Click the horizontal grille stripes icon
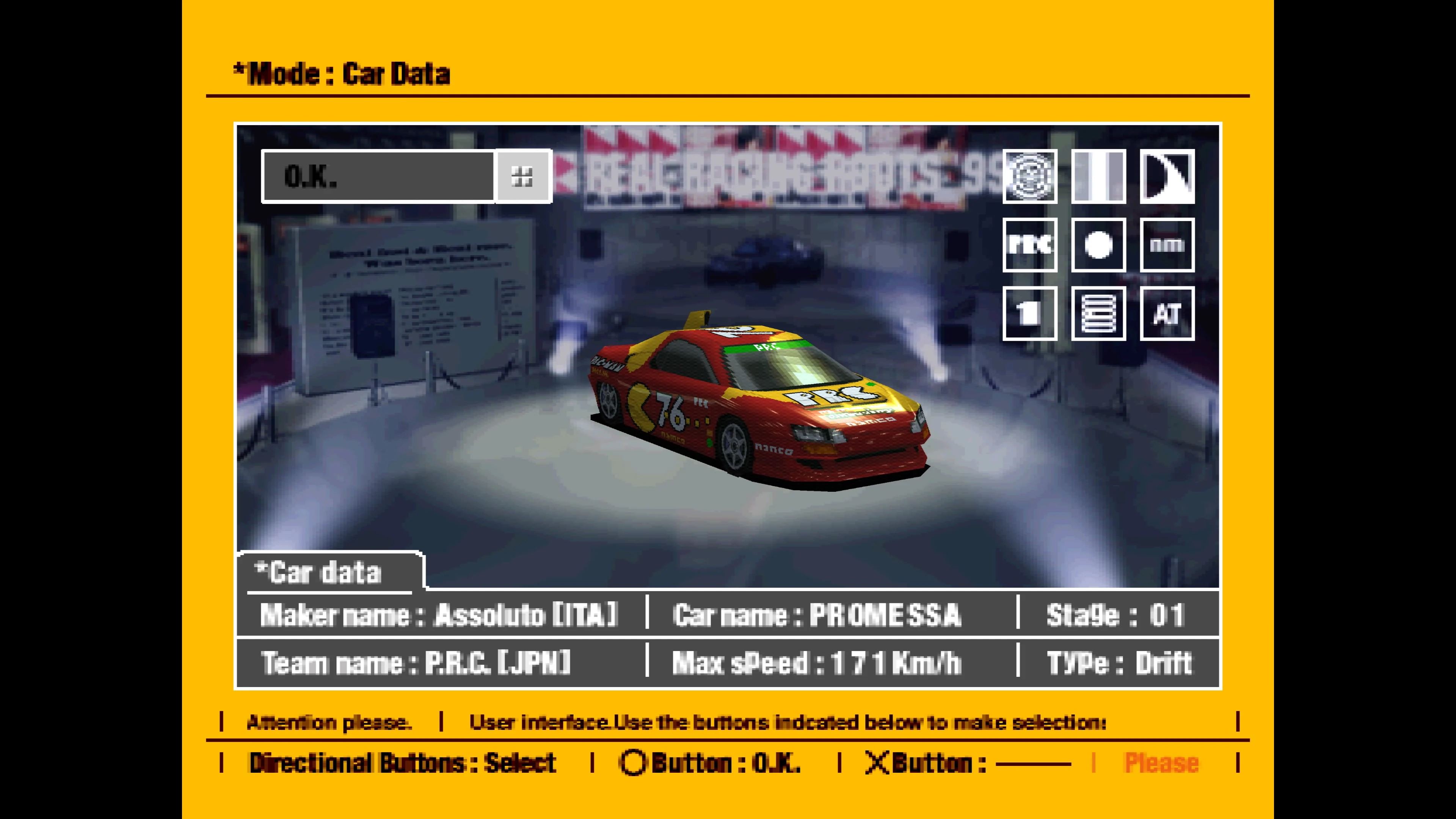 coord(1098,314)
